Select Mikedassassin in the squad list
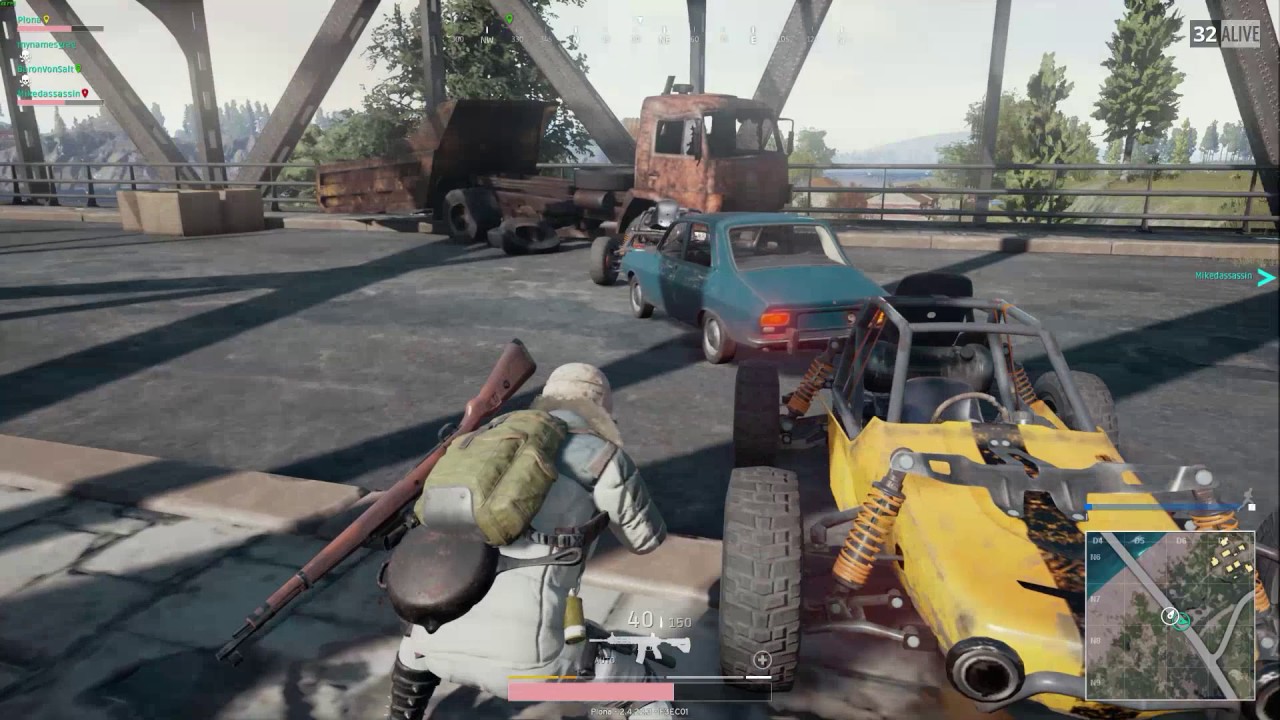Image resolution: width=1280 pixels, height=720 pixels. tap(46, 93)
